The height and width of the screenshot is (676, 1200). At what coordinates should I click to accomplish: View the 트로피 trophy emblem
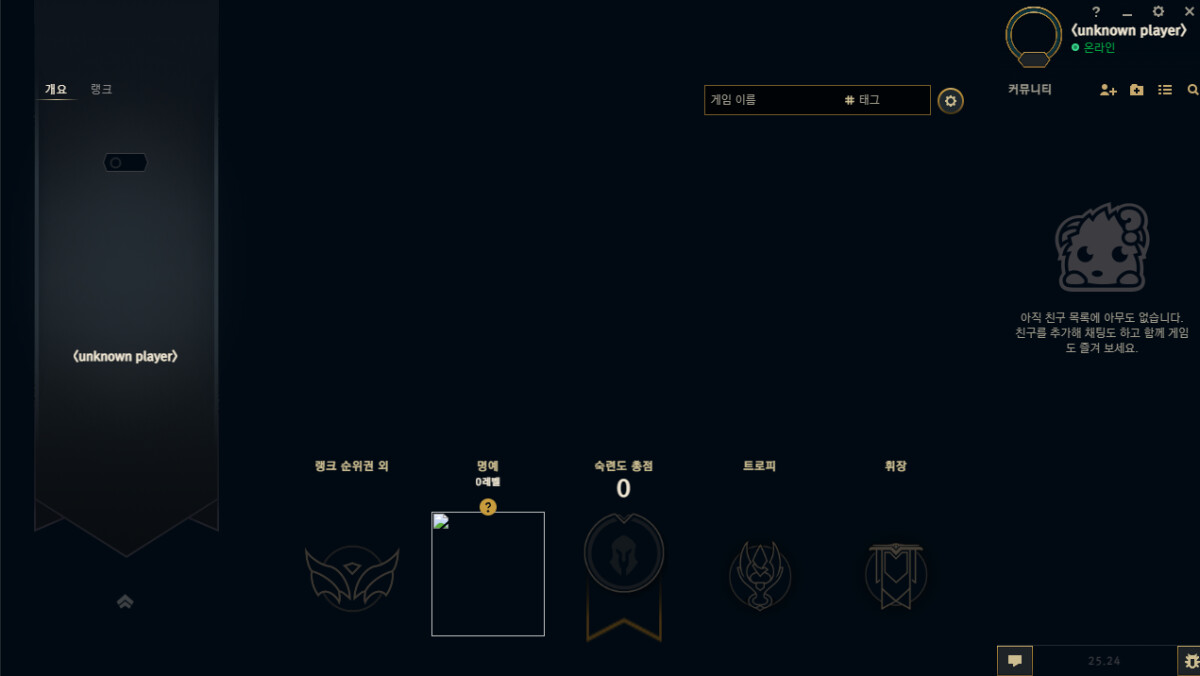pos(760,575)
